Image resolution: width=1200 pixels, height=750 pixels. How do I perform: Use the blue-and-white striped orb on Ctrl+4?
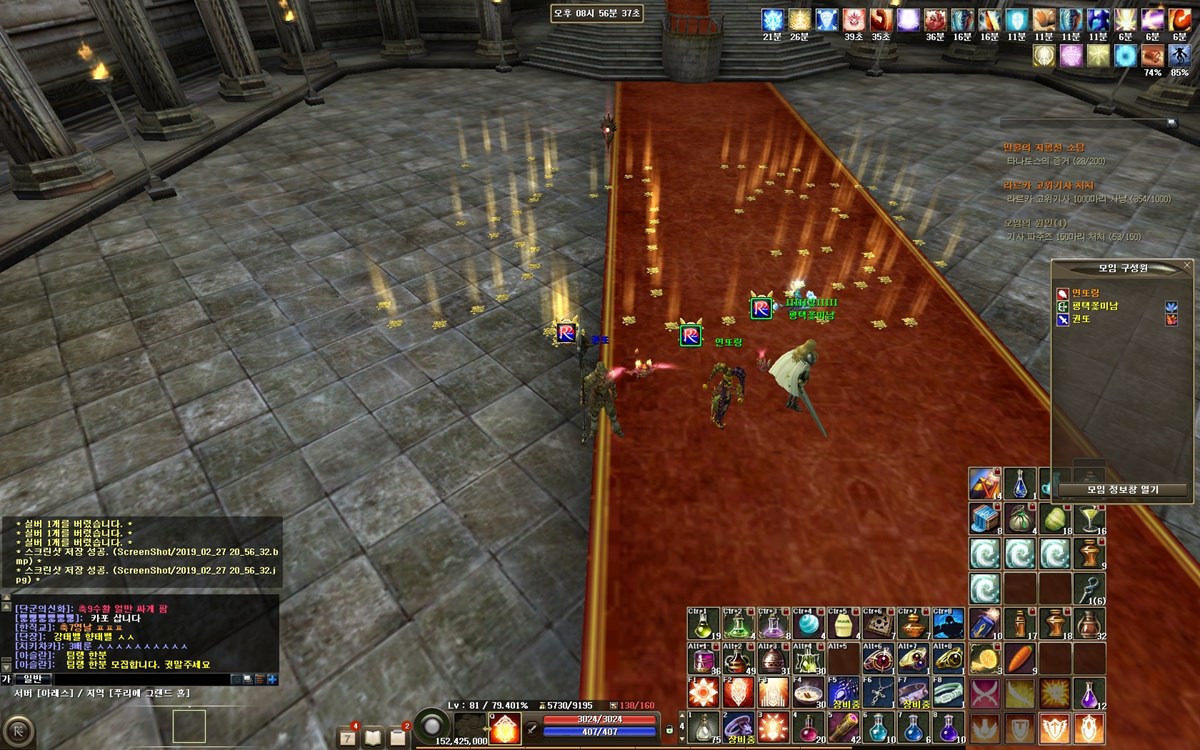[x=807, y=625]
